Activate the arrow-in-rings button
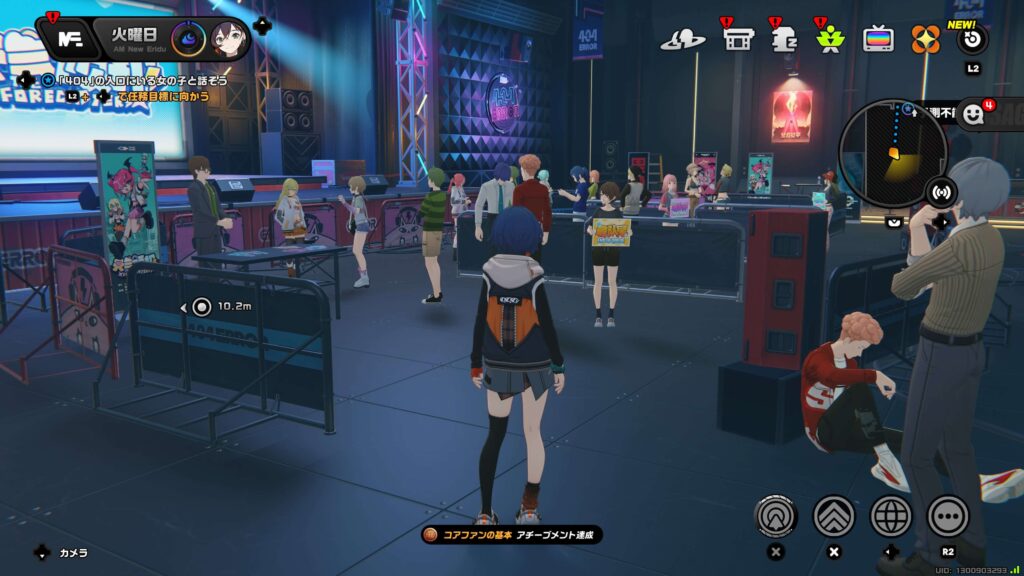This screenshot has width=1024, height=576. [x=777, y=516]
